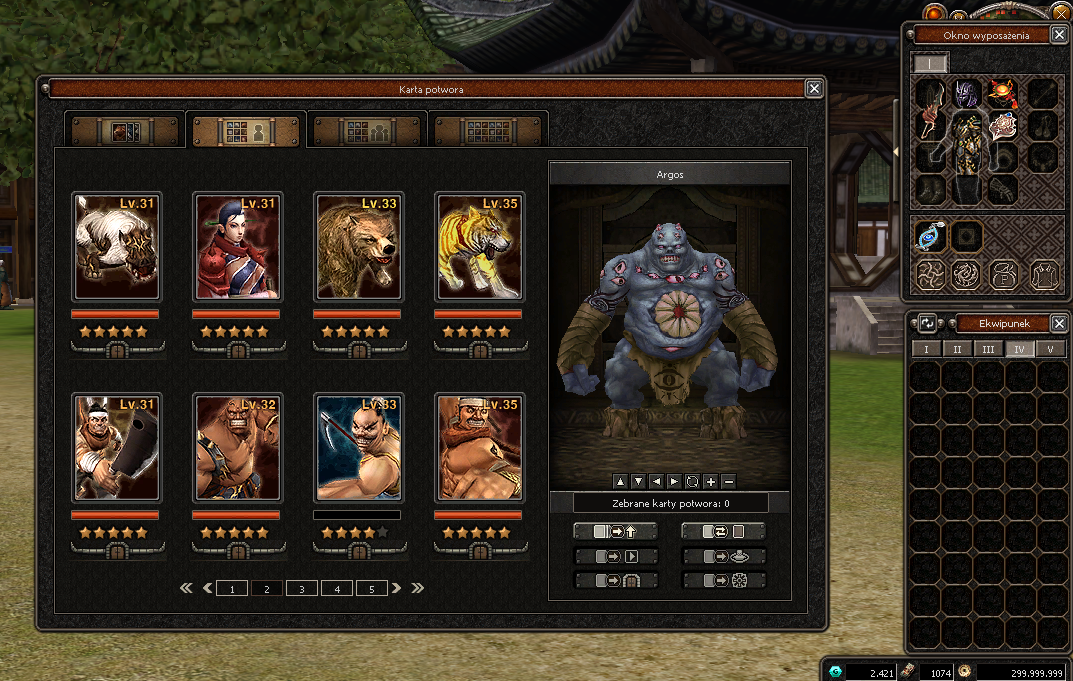Choose the Lv.31 cleaver-wielding butcher card
The width and height of the screenshot is (1073, 681).
click(117, 447)
